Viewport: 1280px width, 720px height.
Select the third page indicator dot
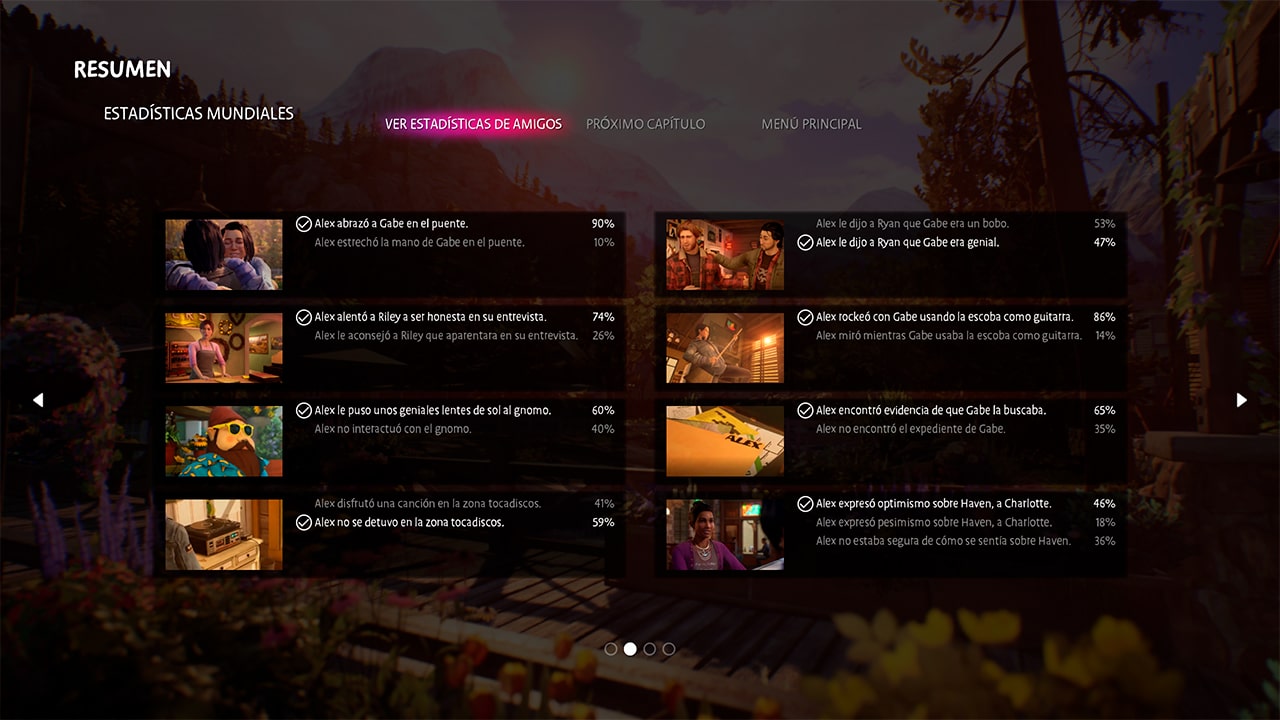click(650, 649)
